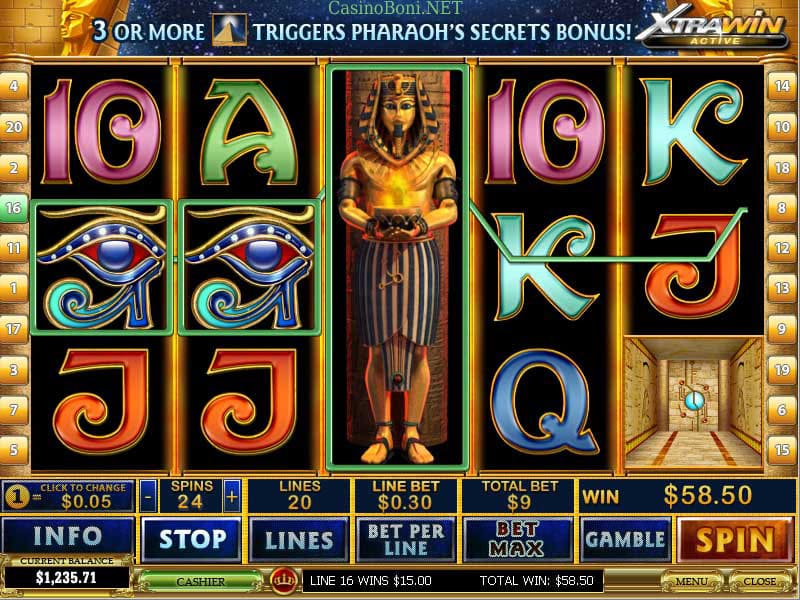Select payline 16 marker
This screenshot has height=600, width=800.
click(x=14, y=208)
